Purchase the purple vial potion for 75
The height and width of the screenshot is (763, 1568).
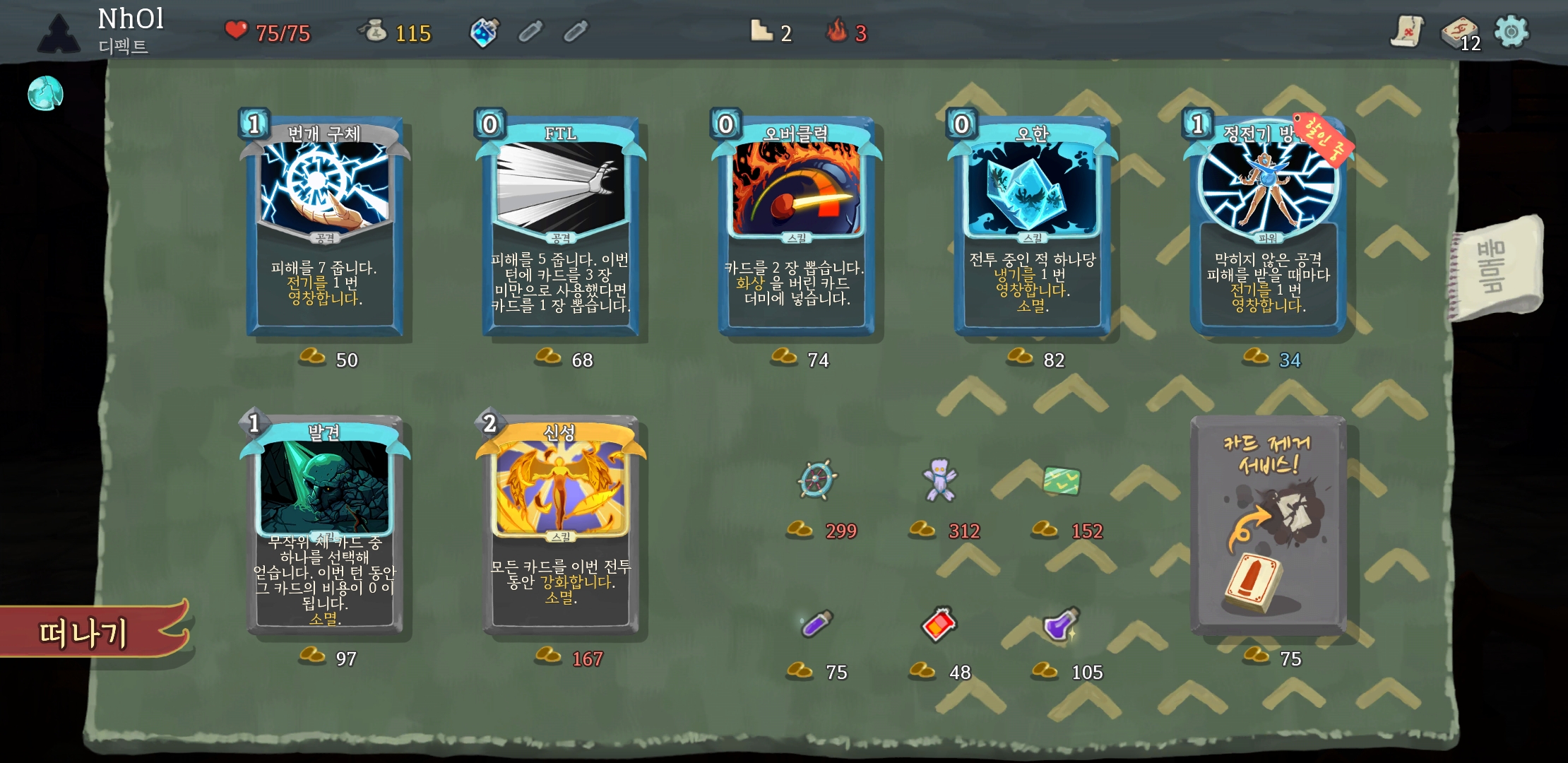(x=817, y=624)
